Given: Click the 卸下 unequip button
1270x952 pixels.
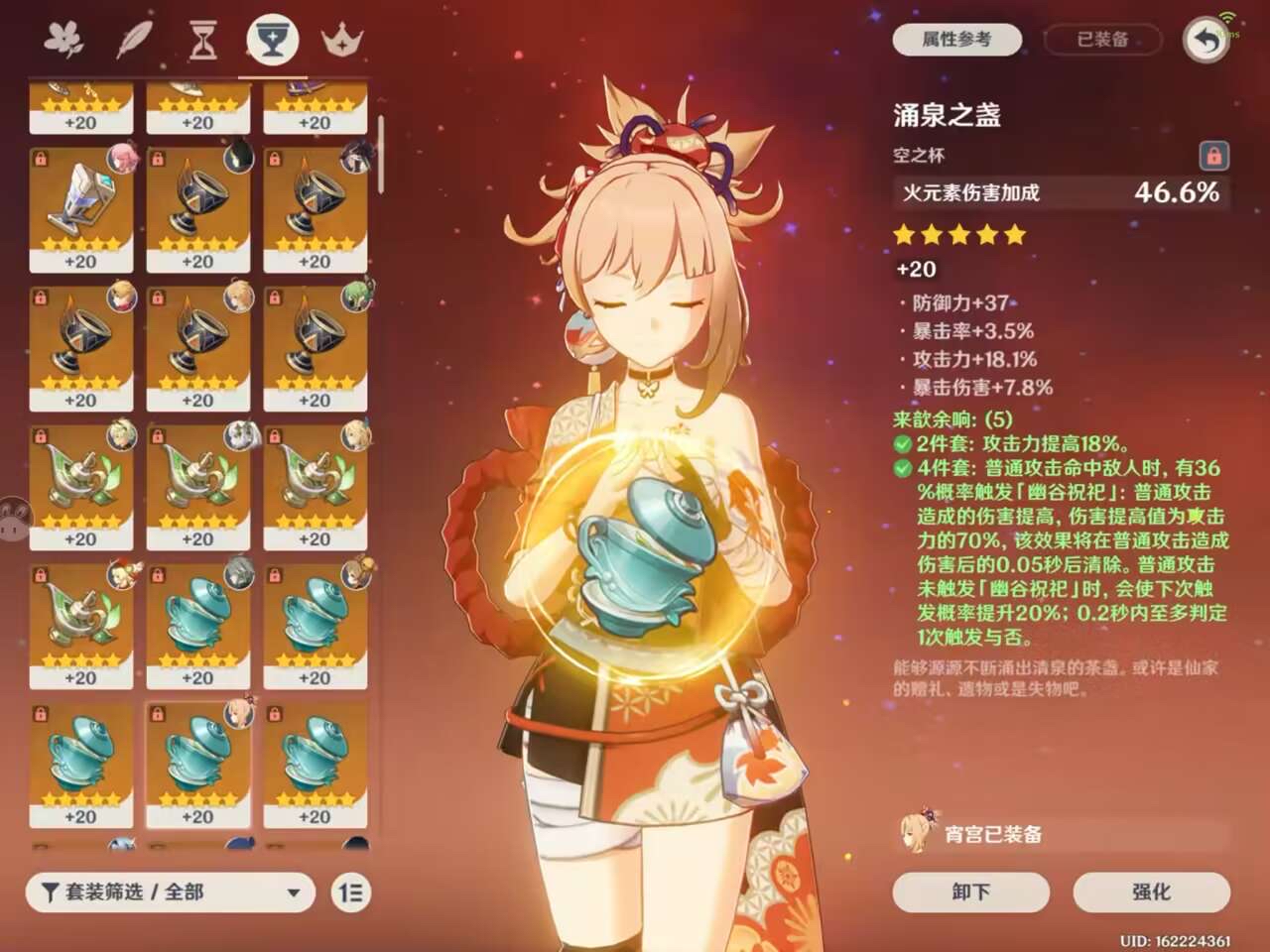Looking at the screenshot, I should [969, 892].
